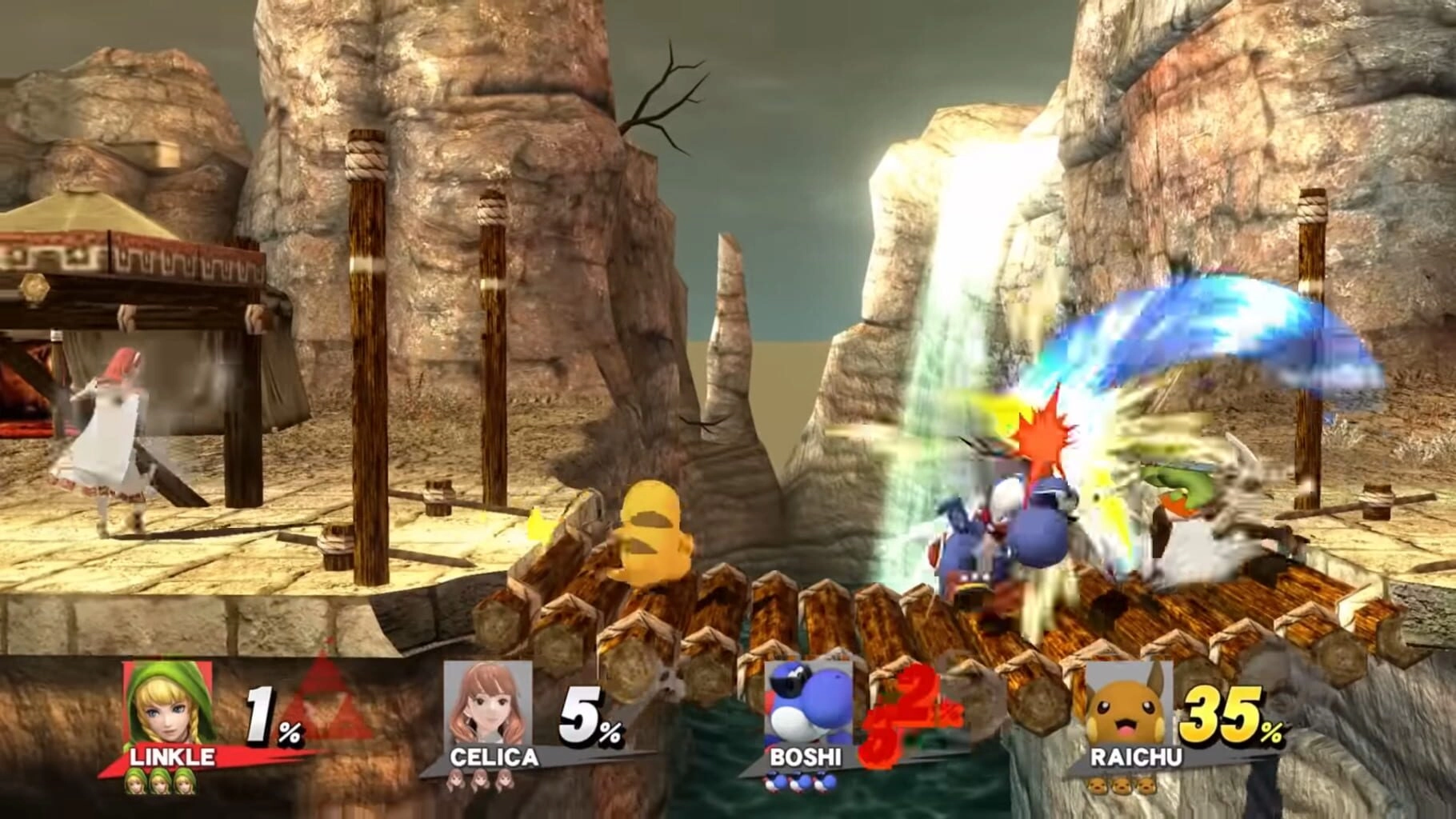Choose Boshi's blue Yoshi portrait

click(806, 704)
